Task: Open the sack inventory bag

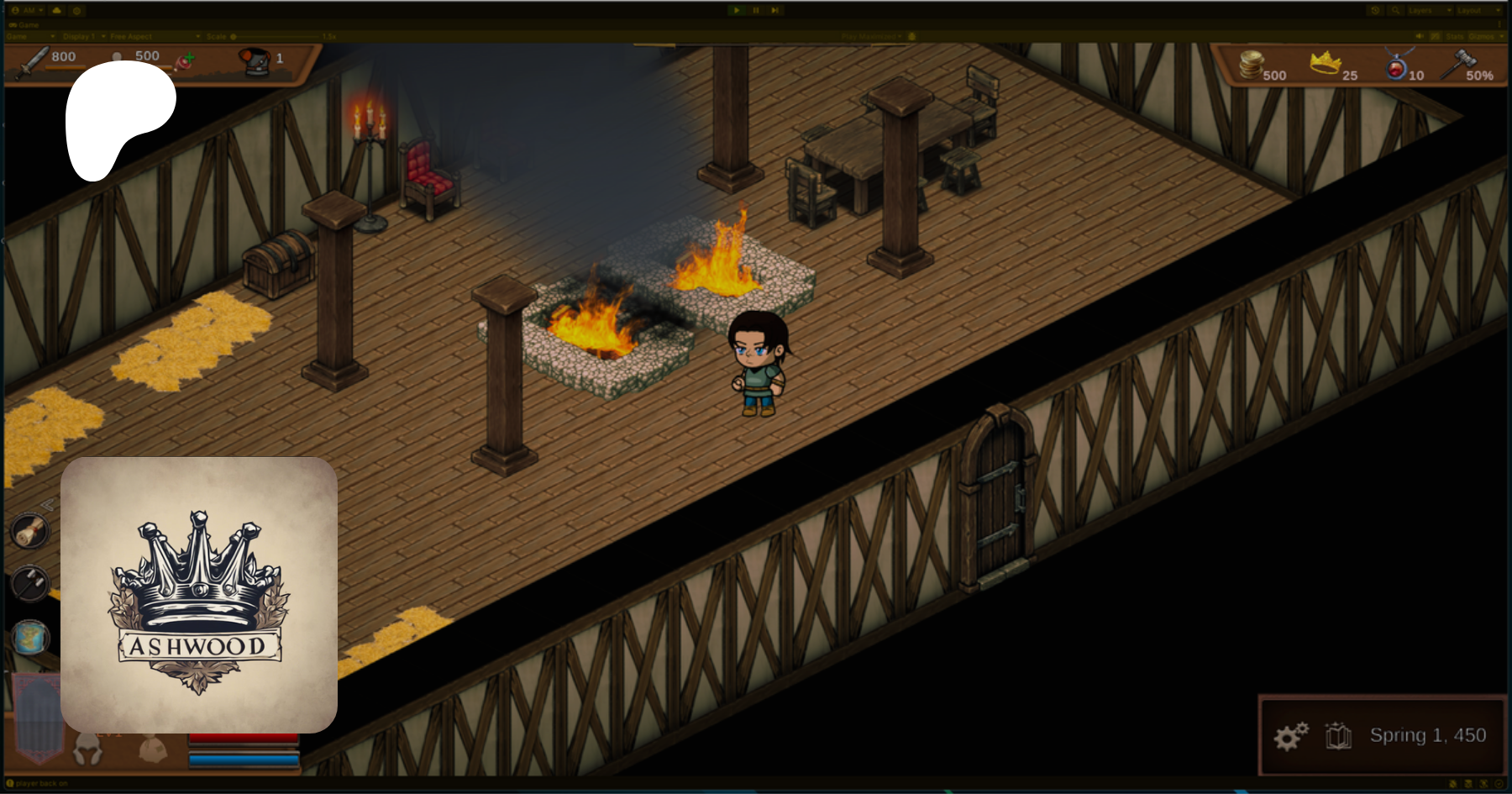Action: (x=152, y=748)
